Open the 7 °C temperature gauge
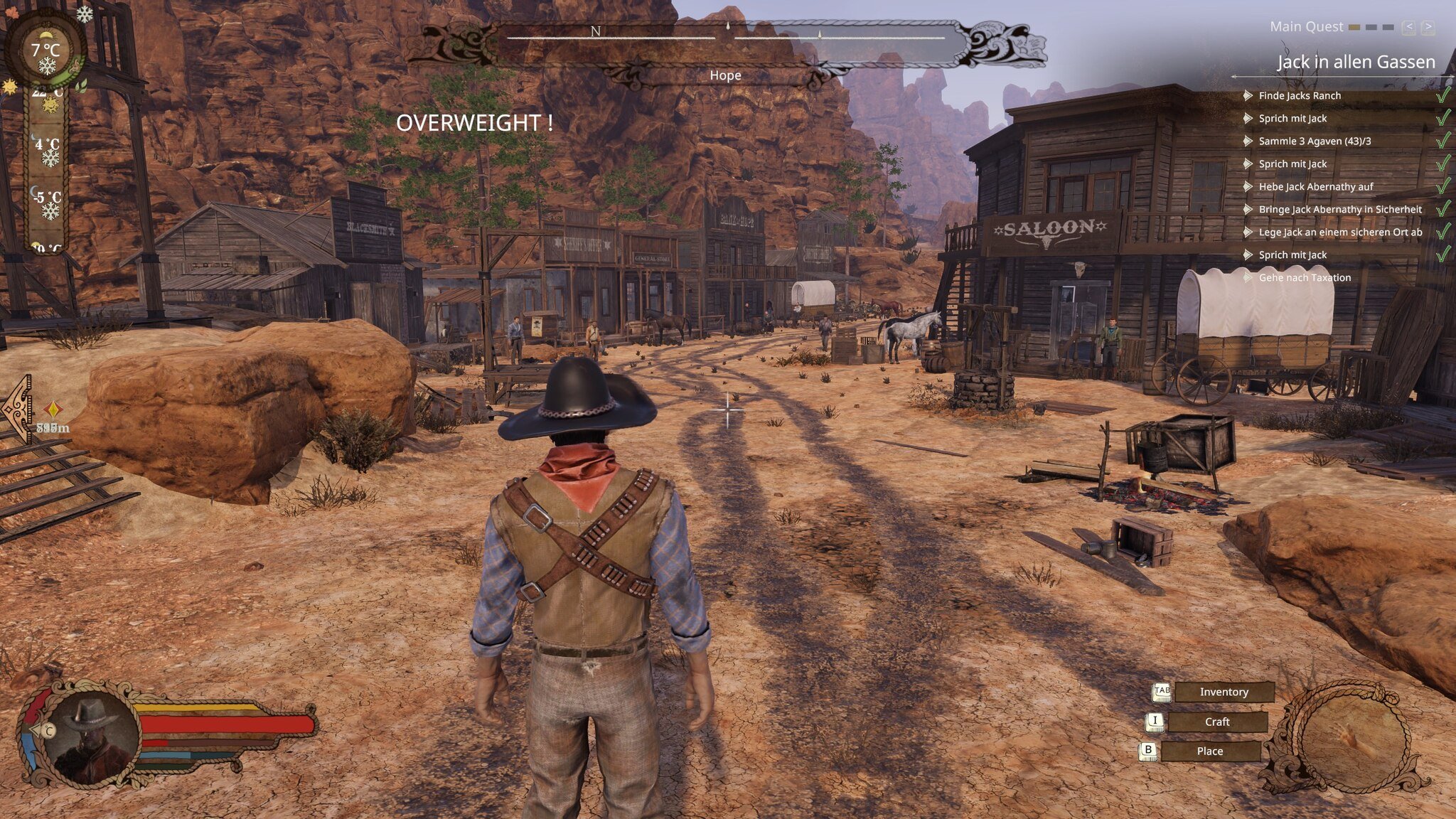1456x819 pixels. [x=45, y=51]
